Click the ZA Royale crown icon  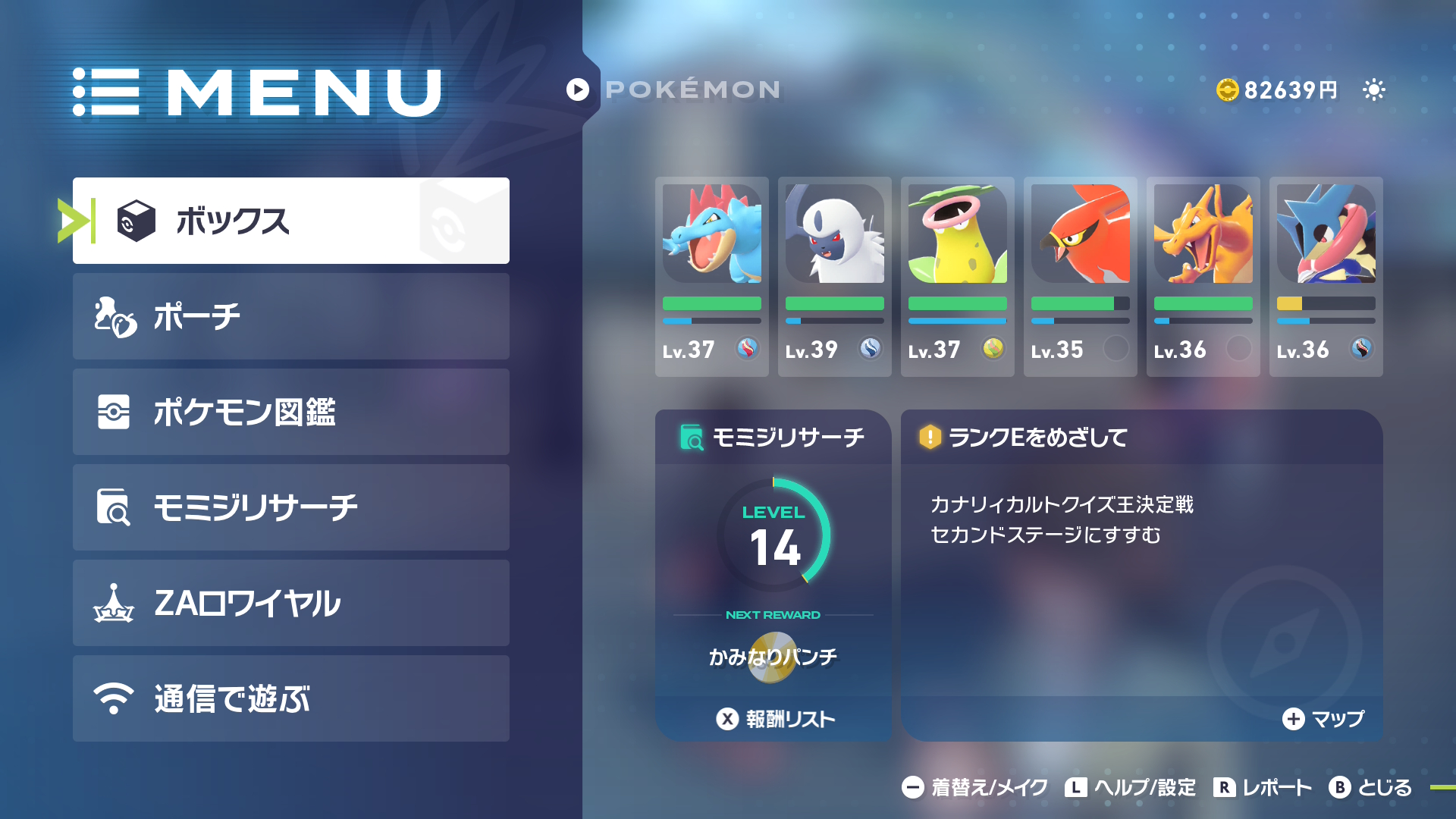(112, 603)
